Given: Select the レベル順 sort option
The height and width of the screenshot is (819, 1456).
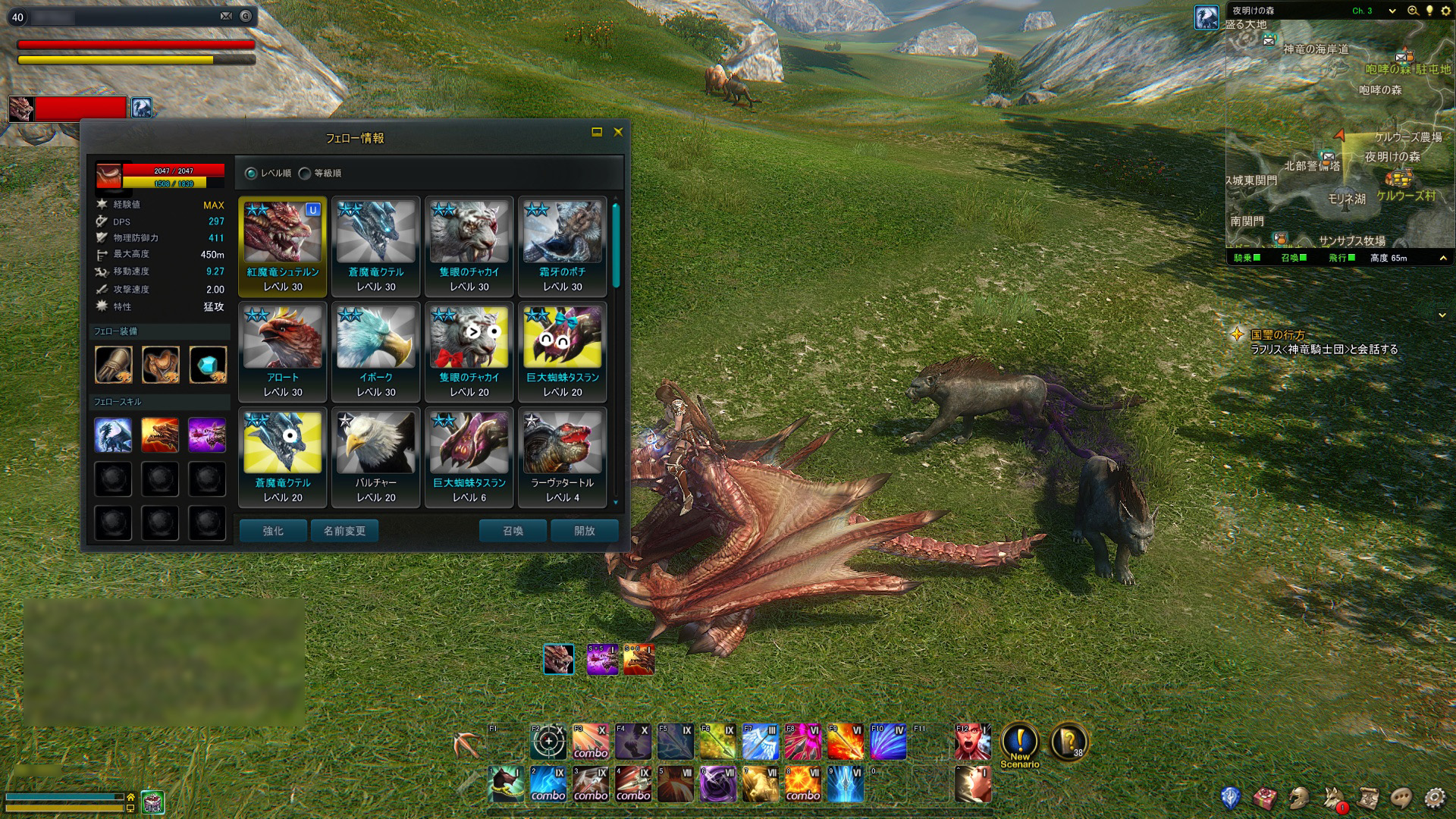Looking at the screenshot, I should point(252,174).
